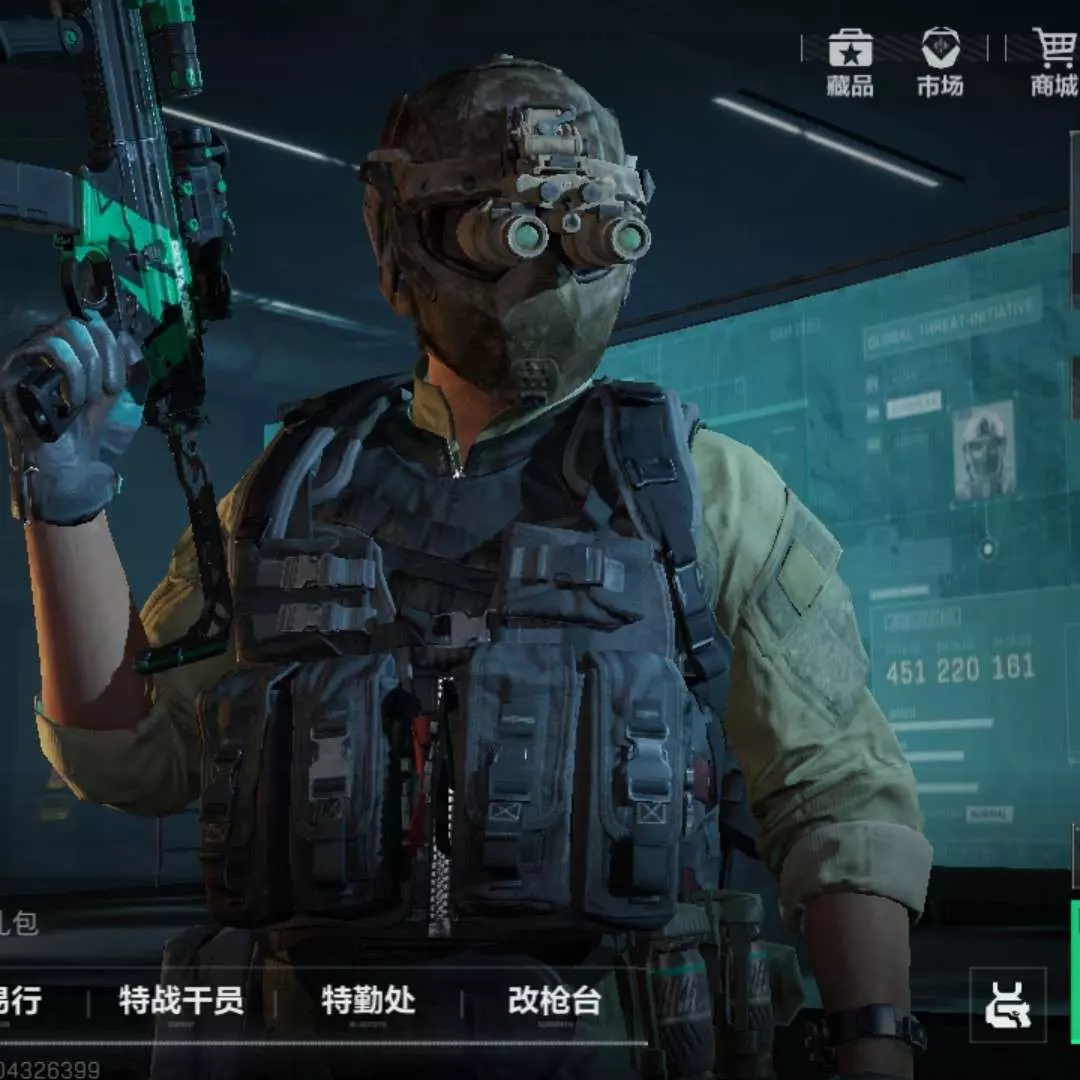Image resolution: width=1080 pixels, height=1080 pixels.
Task: Open the 特勤处 tab
Action: (368, 1000)
